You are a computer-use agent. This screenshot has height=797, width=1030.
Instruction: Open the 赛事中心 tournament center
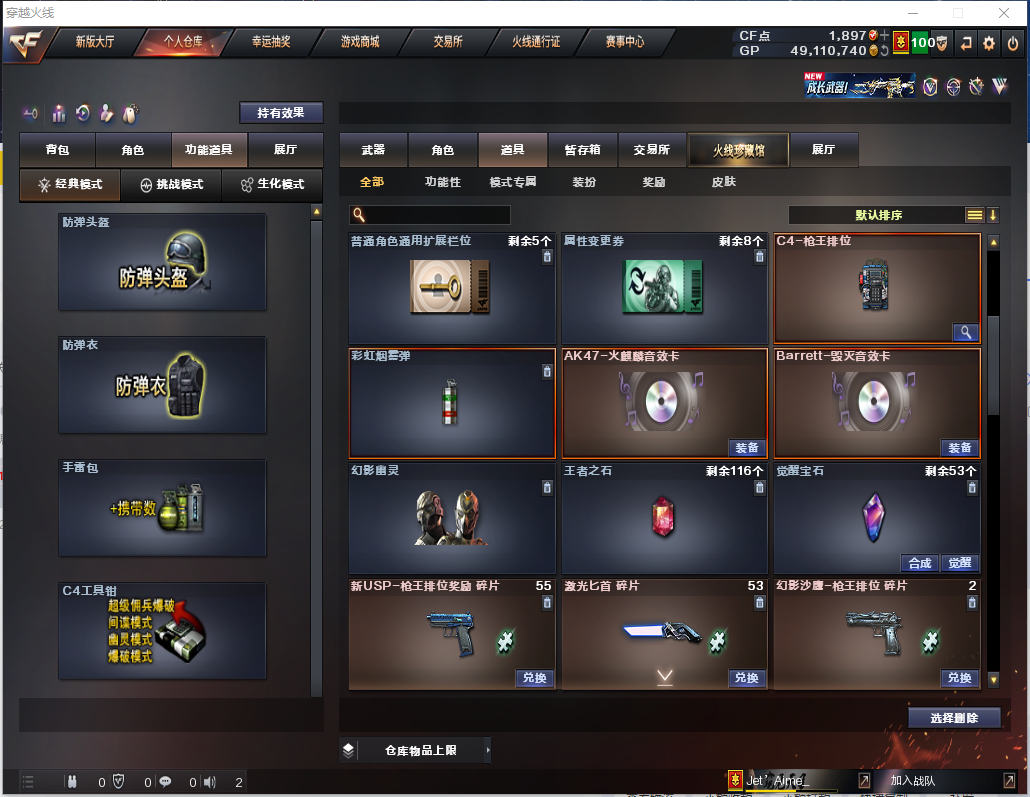coord(624,42)
